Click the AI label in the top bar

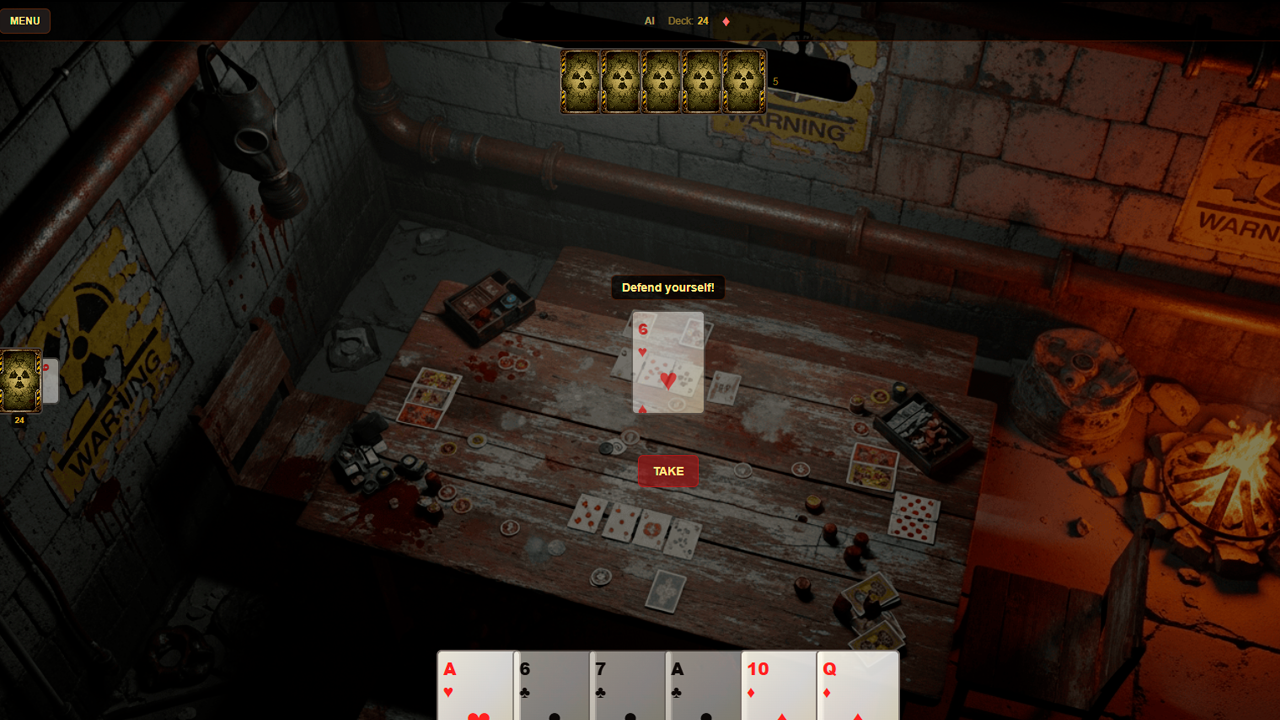click(x=649, y=20)
